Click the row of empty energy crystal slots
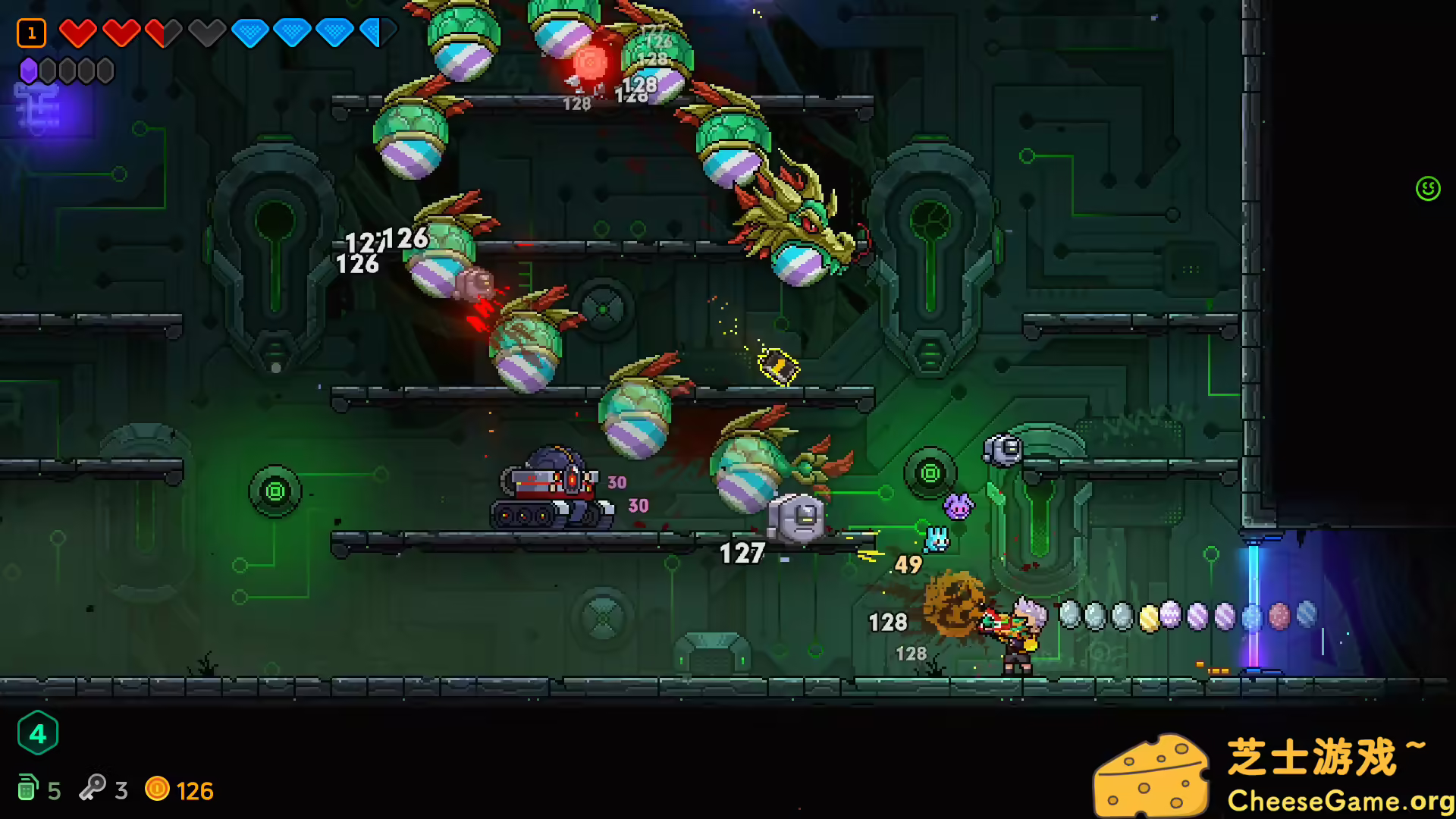Viewport: 1456px width, 819px height. tap(76, 70)
